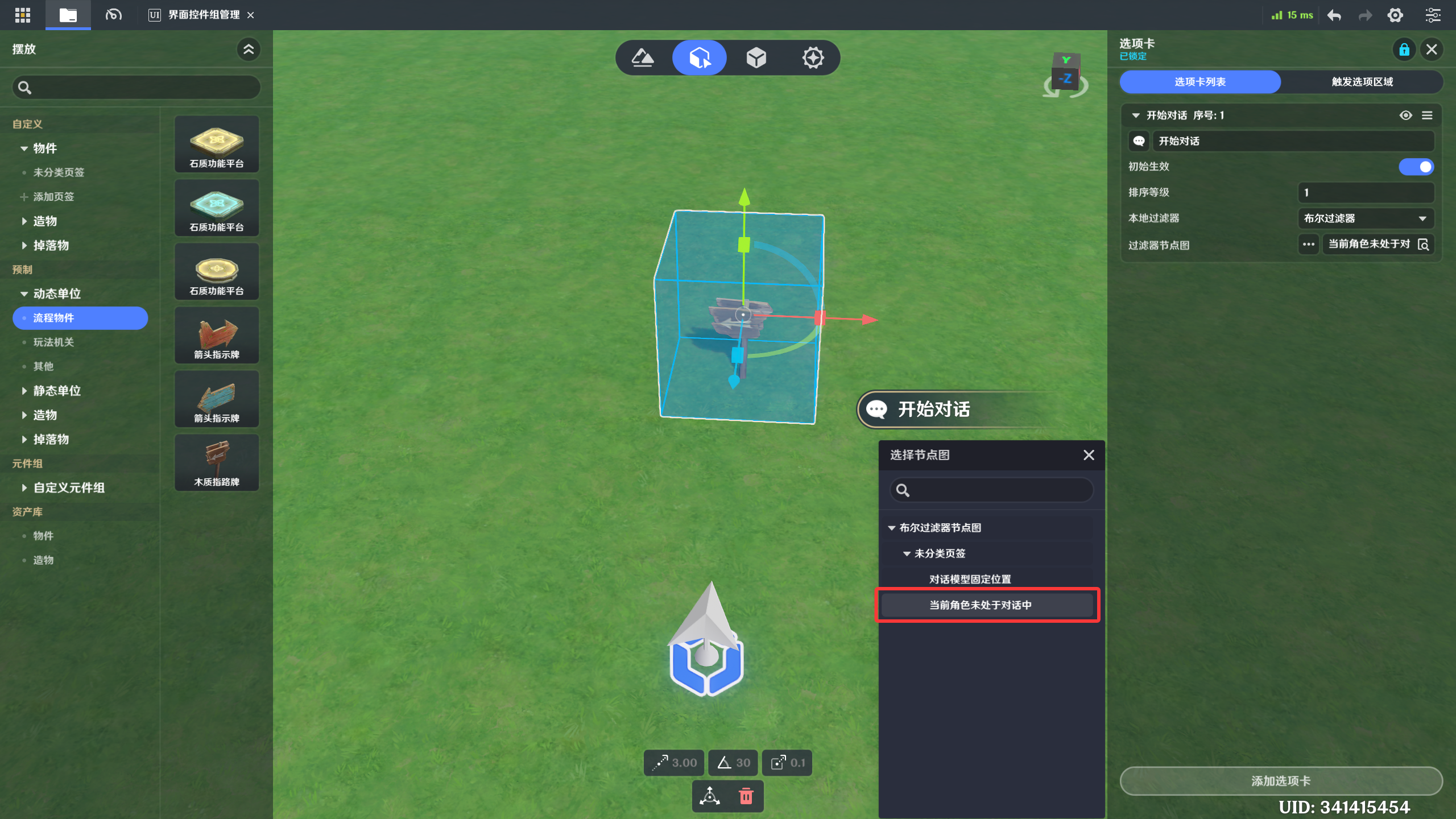
Task: Toggle the 初始生效 switch
Action: [x=1416, y=167]
